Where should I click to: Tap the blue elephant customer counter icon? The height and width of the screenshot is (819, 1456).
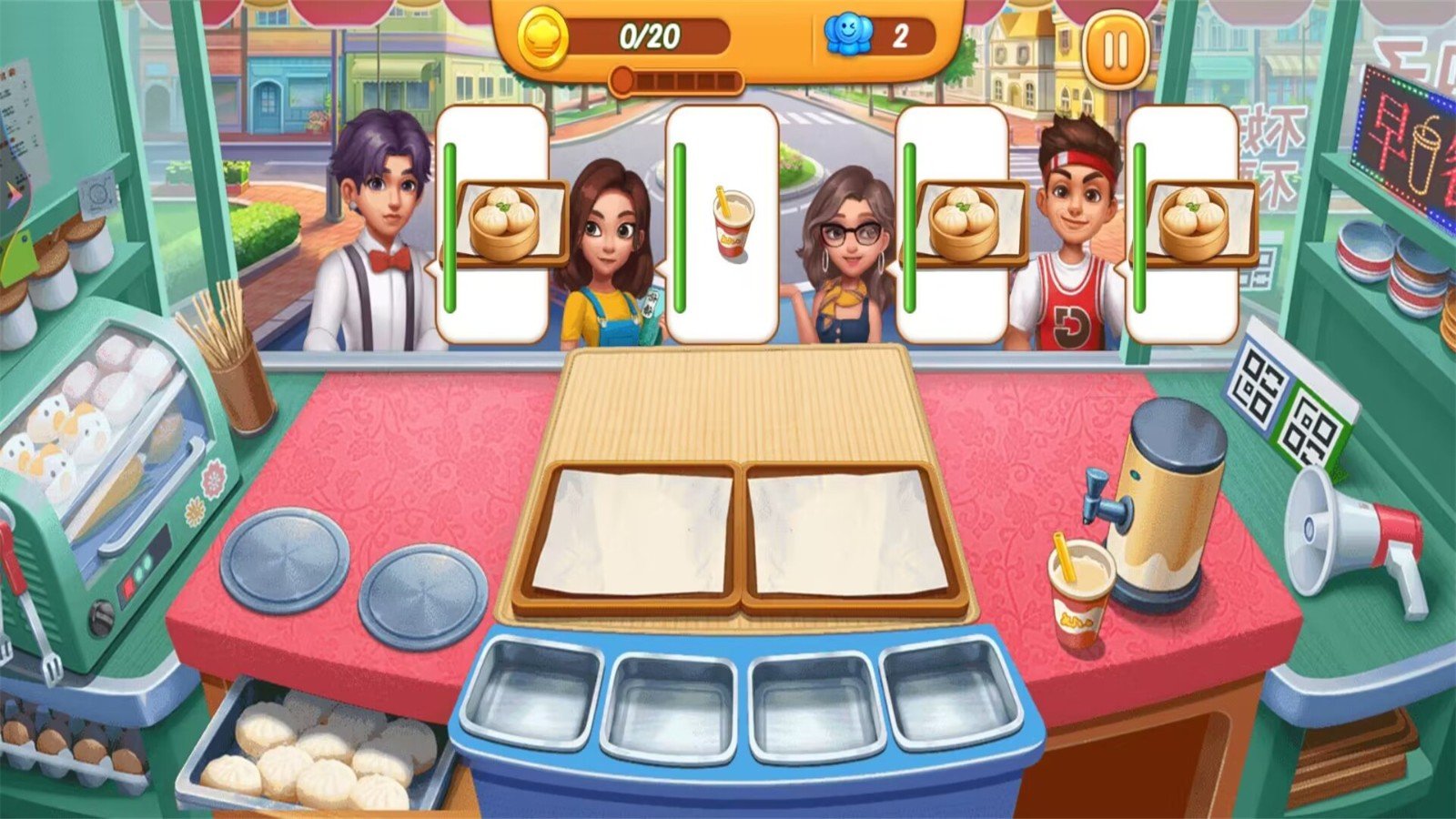847,34
